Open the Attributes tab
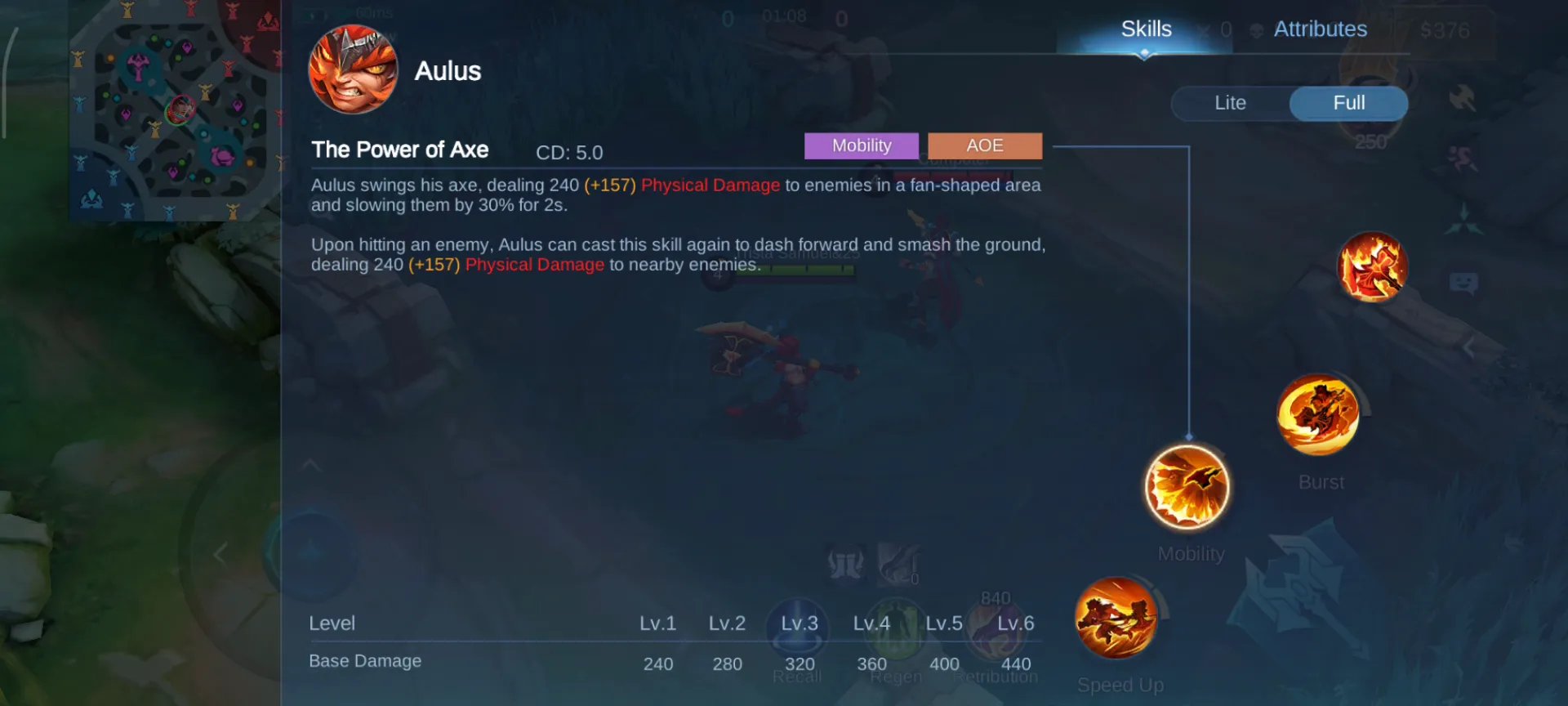1568x706 pixels. point(1320,29)
